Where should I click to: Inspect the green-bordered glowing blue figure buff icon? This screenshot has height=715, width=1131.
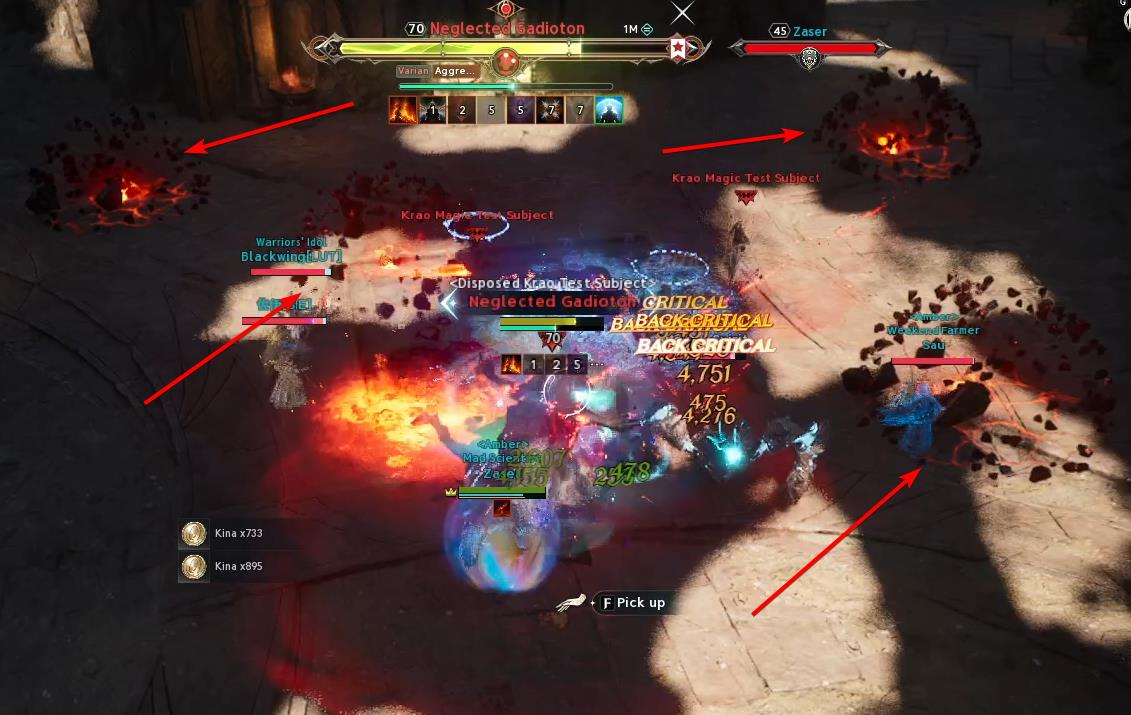click(610, 110)
